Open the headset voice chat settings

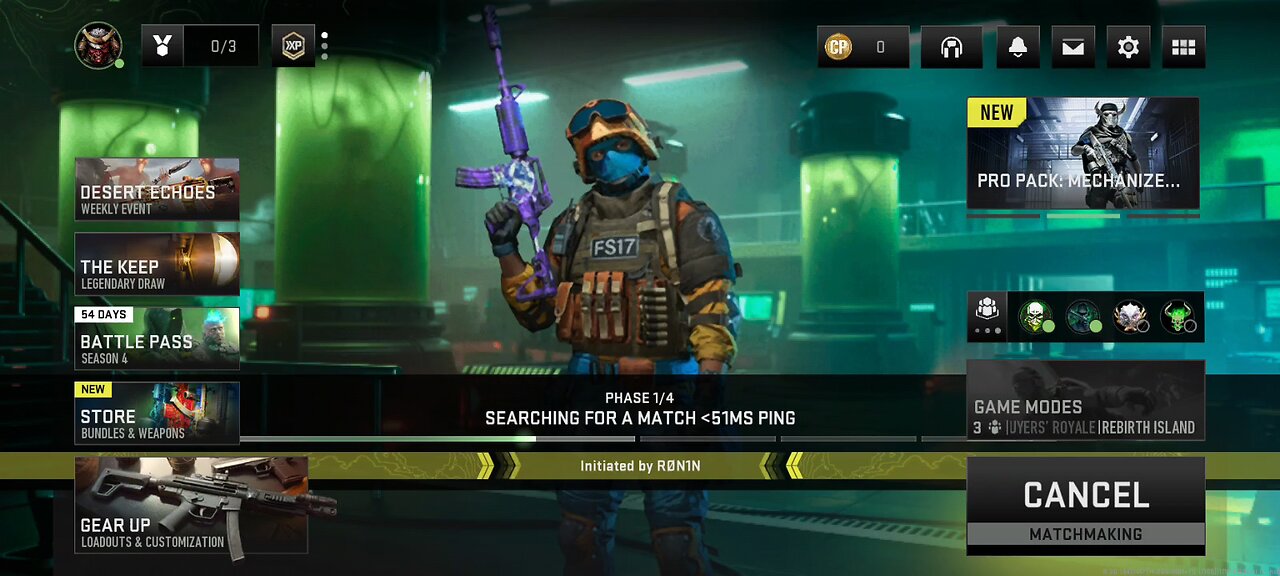pyautogui.click(x=951, y=47)
